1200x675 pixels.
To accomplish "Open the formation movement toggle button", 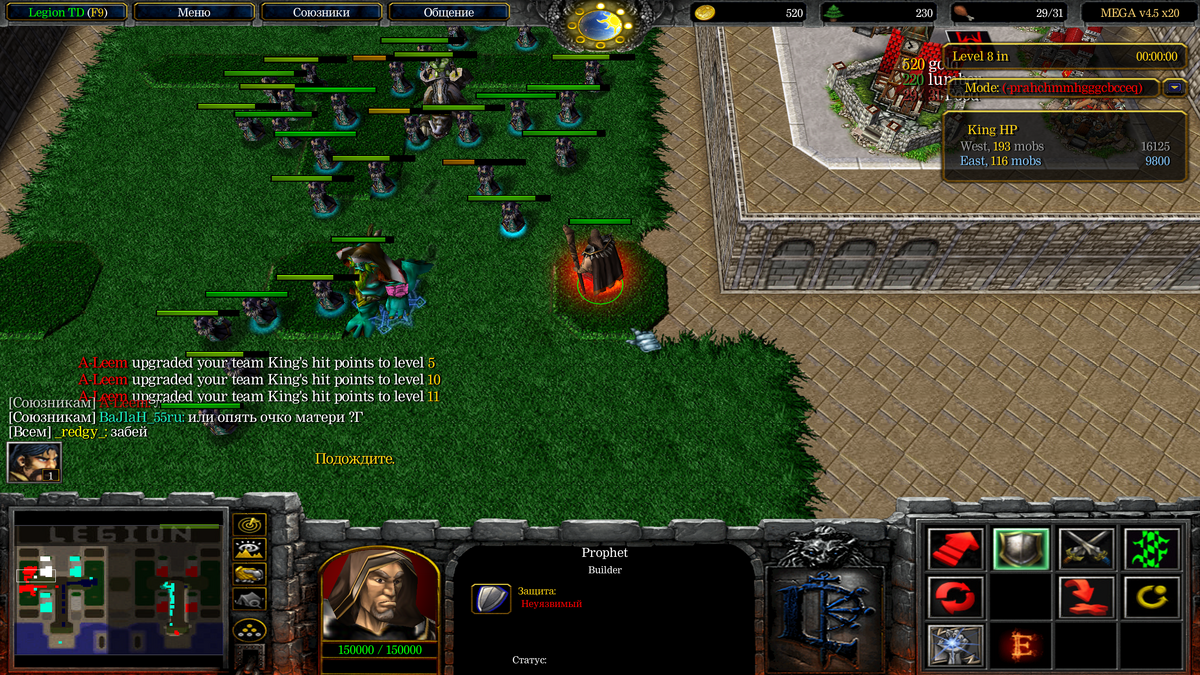I will point(248,629).
